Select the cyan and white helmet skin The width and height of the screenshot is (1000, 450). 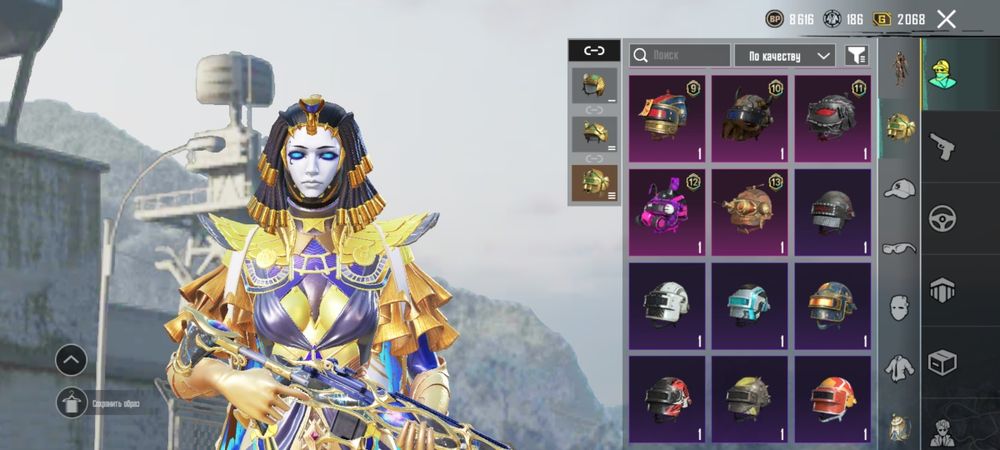[x=750, y=306]
